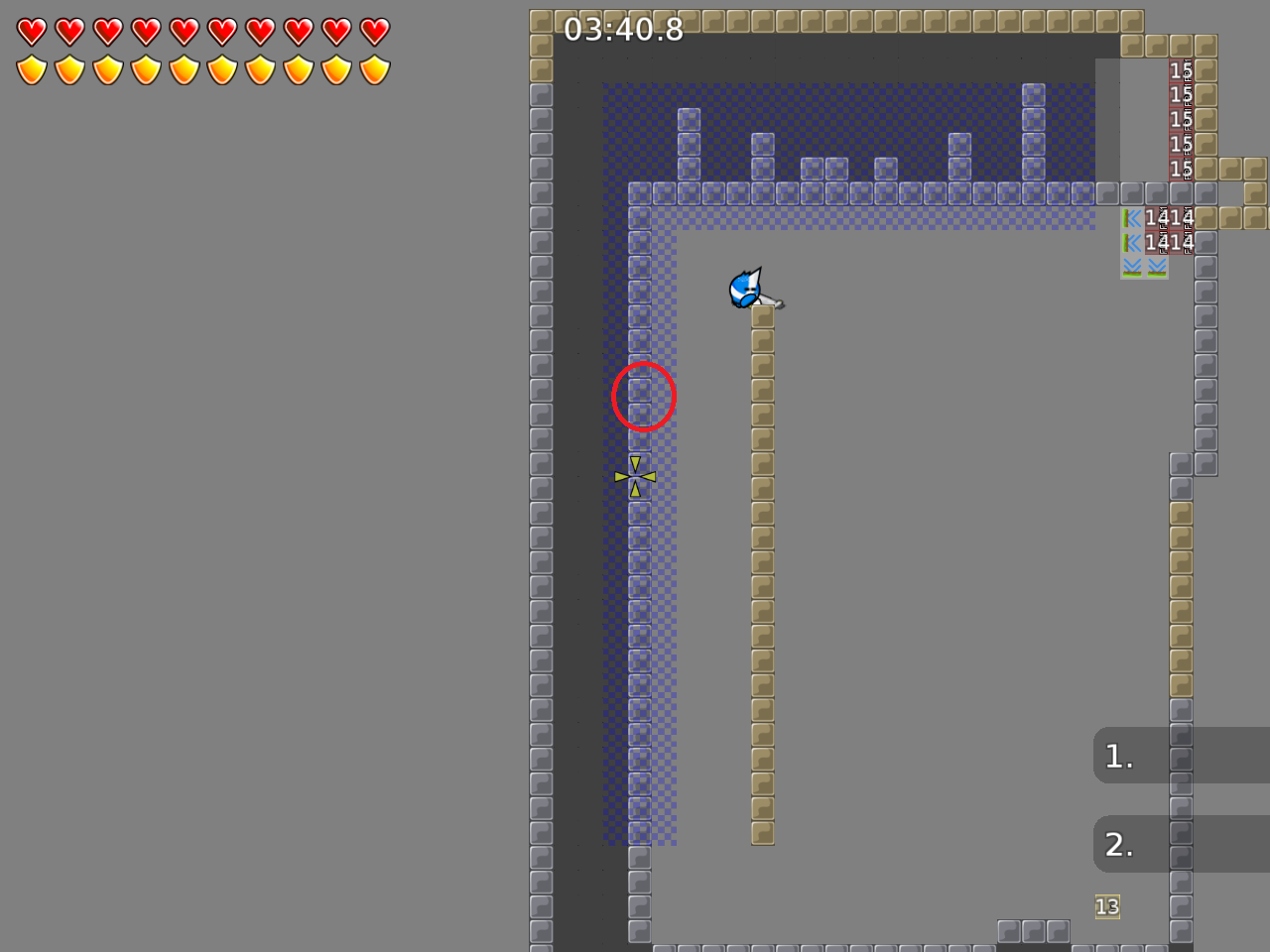Screen dimensions: 1270x952
Task: Click a blue double-down chevron icon
Action: [x=1131, y=267]
